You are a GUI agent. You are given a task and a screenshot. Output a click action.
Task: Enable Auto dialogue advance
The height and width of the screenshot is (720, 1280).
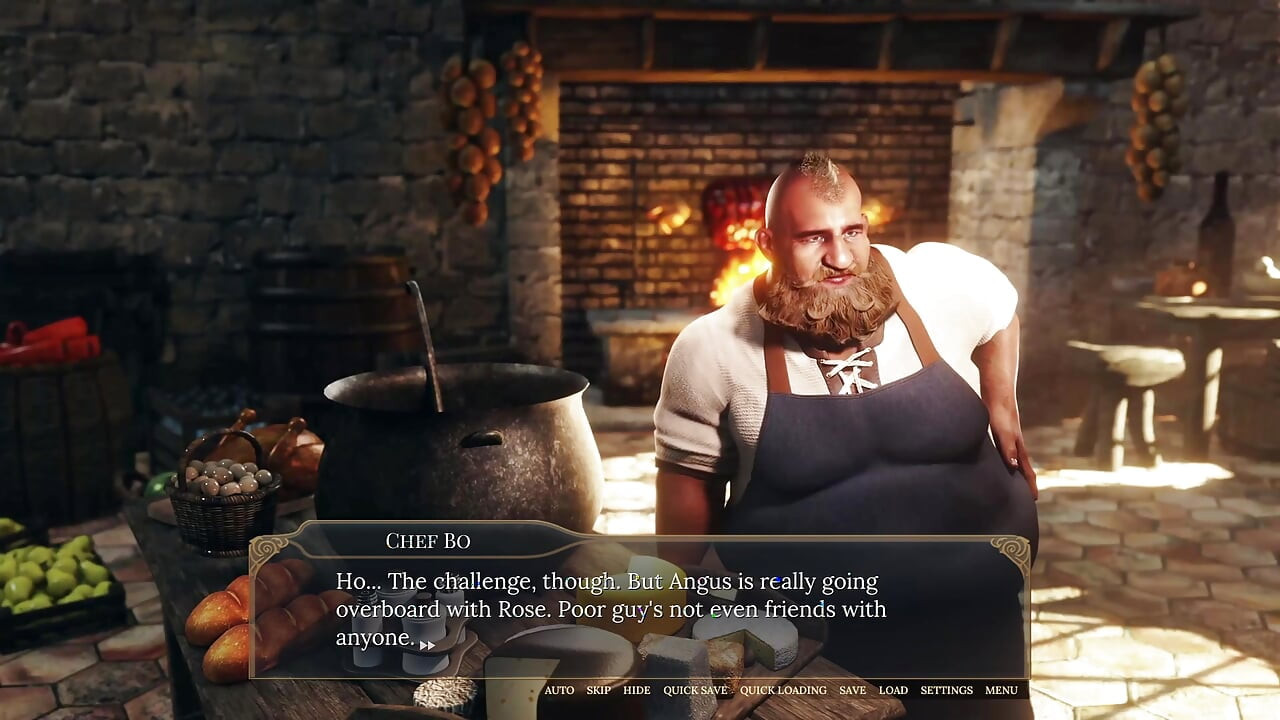point(559,690)
